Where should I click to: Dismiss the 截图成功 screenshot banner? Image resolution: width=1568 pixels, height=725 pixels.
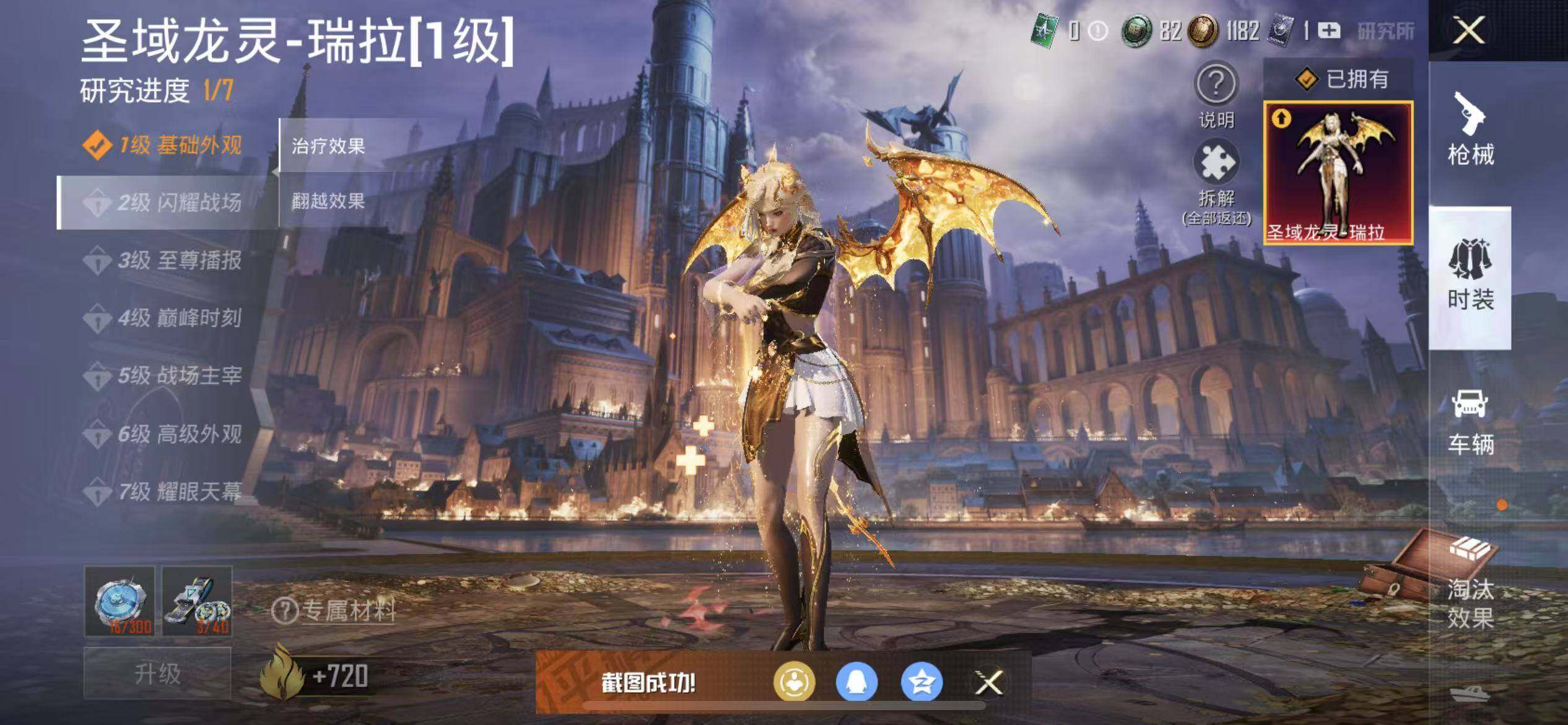coord(988,682)
